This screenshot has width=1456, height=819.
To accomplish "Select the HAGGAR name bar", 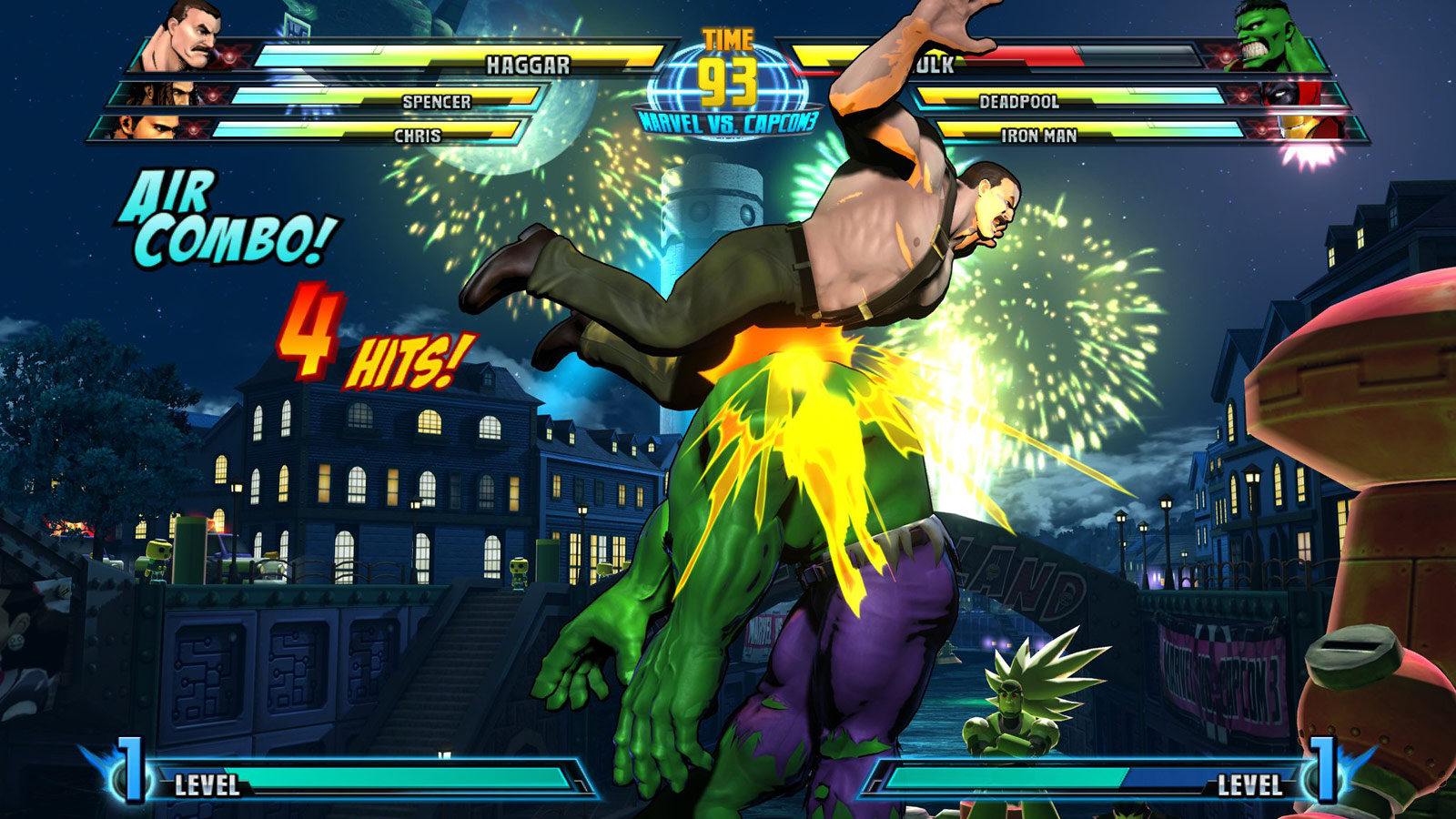I will coord(528,65).
